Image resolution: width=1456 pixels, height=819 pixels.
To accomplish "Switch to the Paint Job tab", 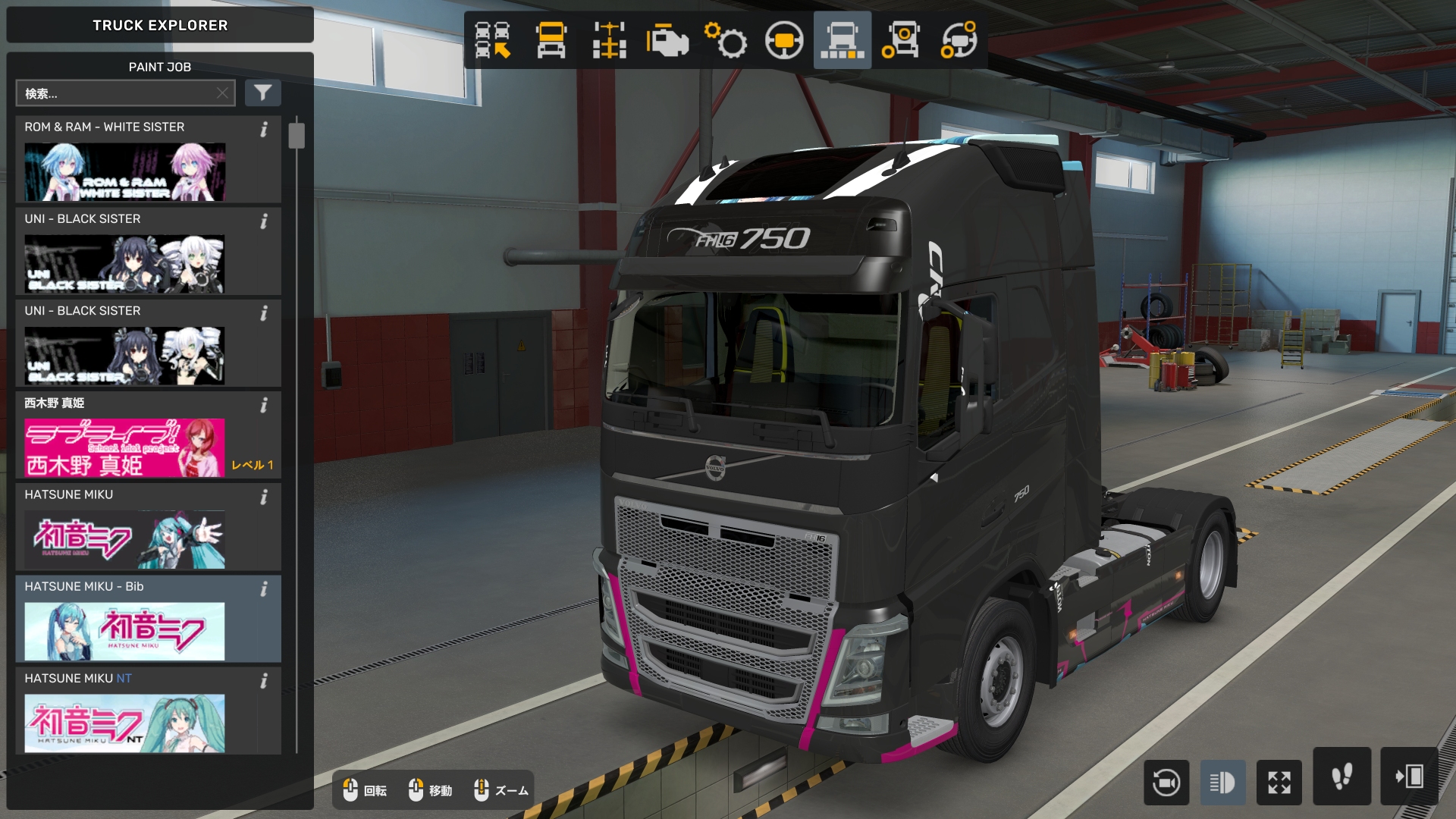I will point(159,67).
